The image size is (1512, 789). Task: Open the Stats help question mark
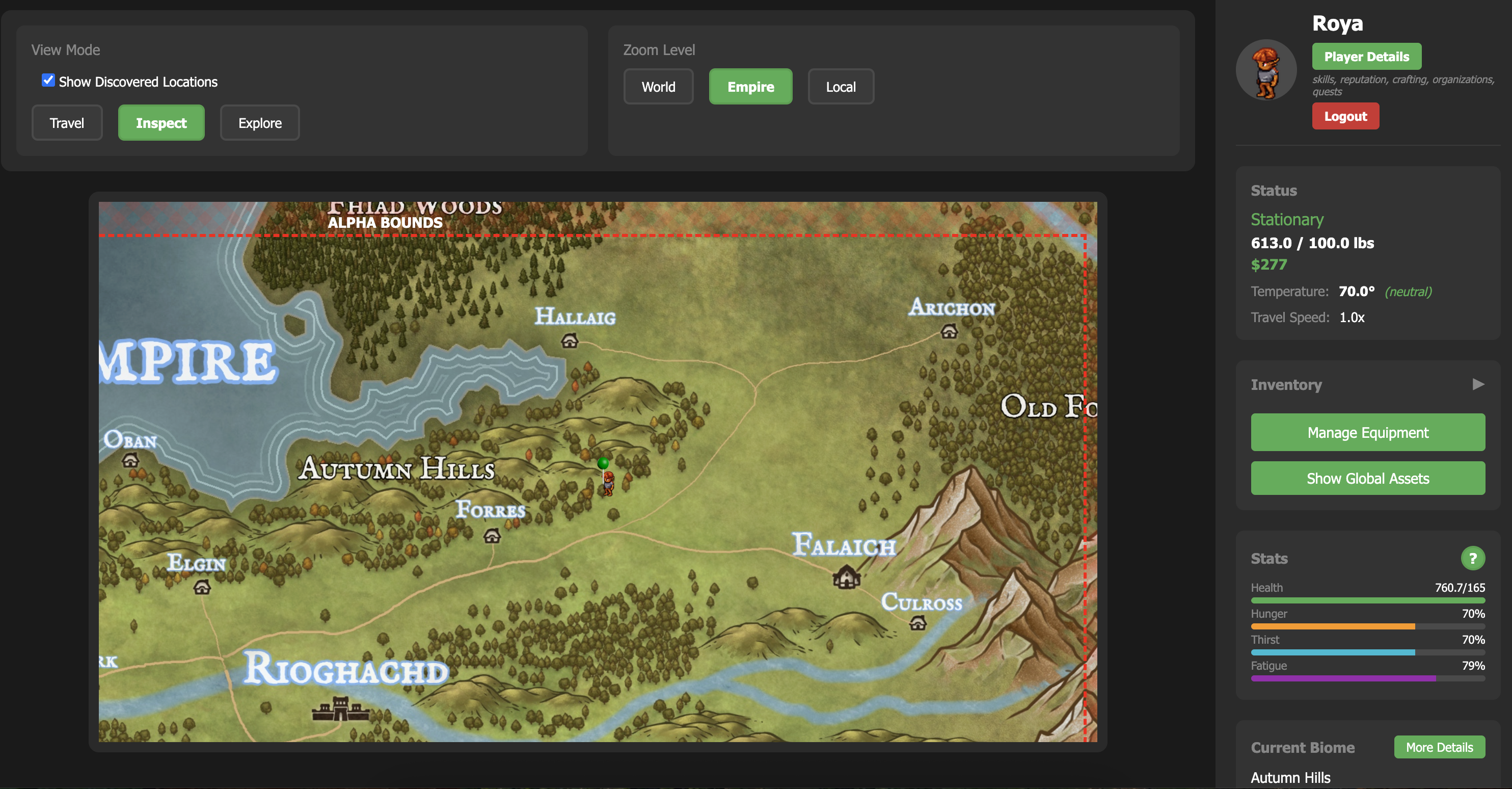[x=1473, y=558]
